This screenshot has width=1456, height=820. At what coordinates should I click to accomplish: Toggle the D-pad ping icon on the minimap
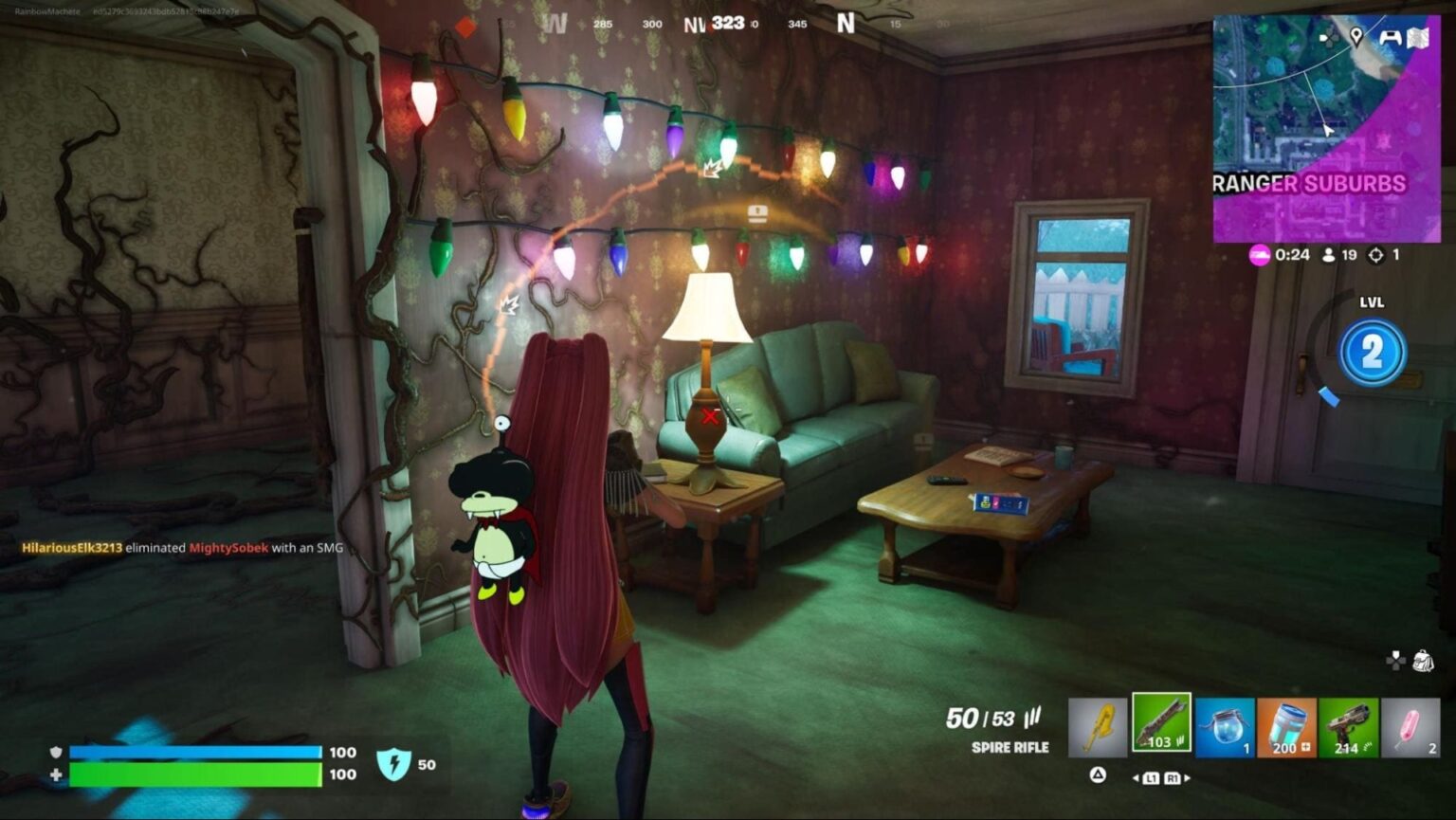pos(1327,38)
